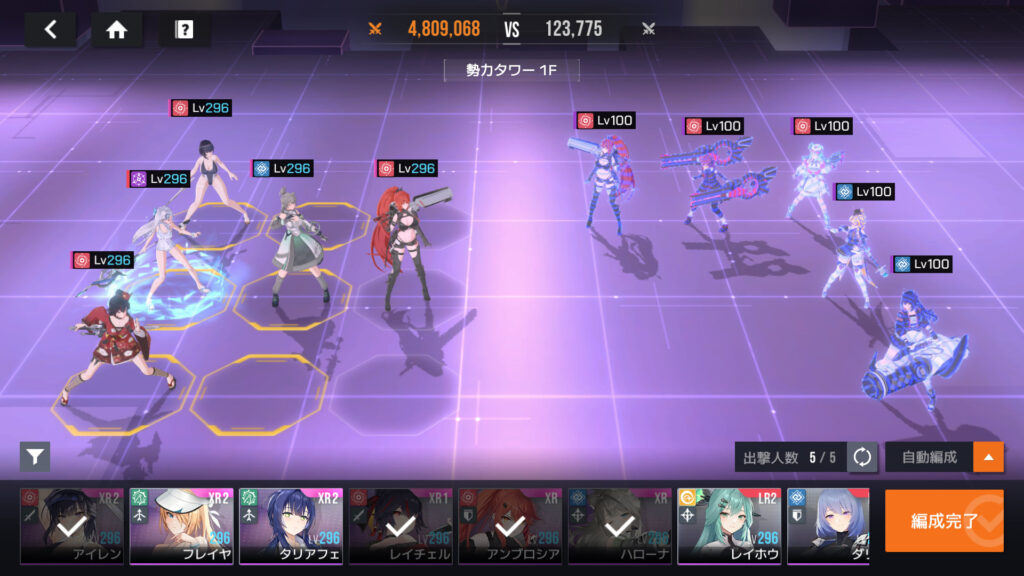The image size is (1024, 576).
Task: Deselect アイレン character card
Action: (x=72, y=526)
